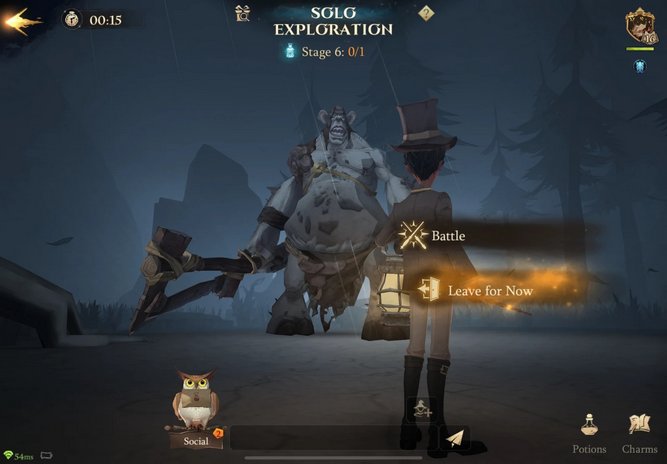Go back using the golden arrow

point(23,21)
